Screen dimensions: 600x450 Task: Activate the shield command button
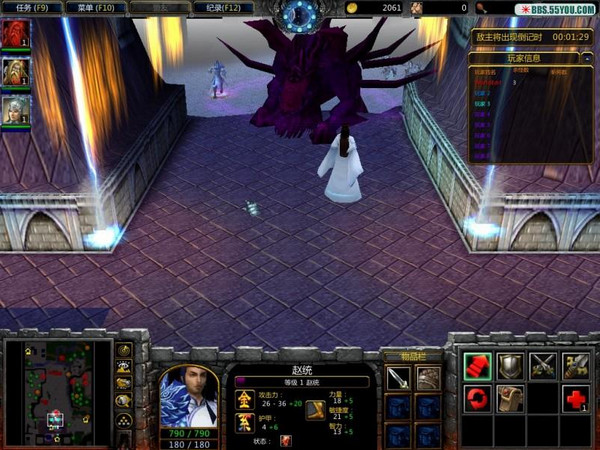click(x=511, y=366)
